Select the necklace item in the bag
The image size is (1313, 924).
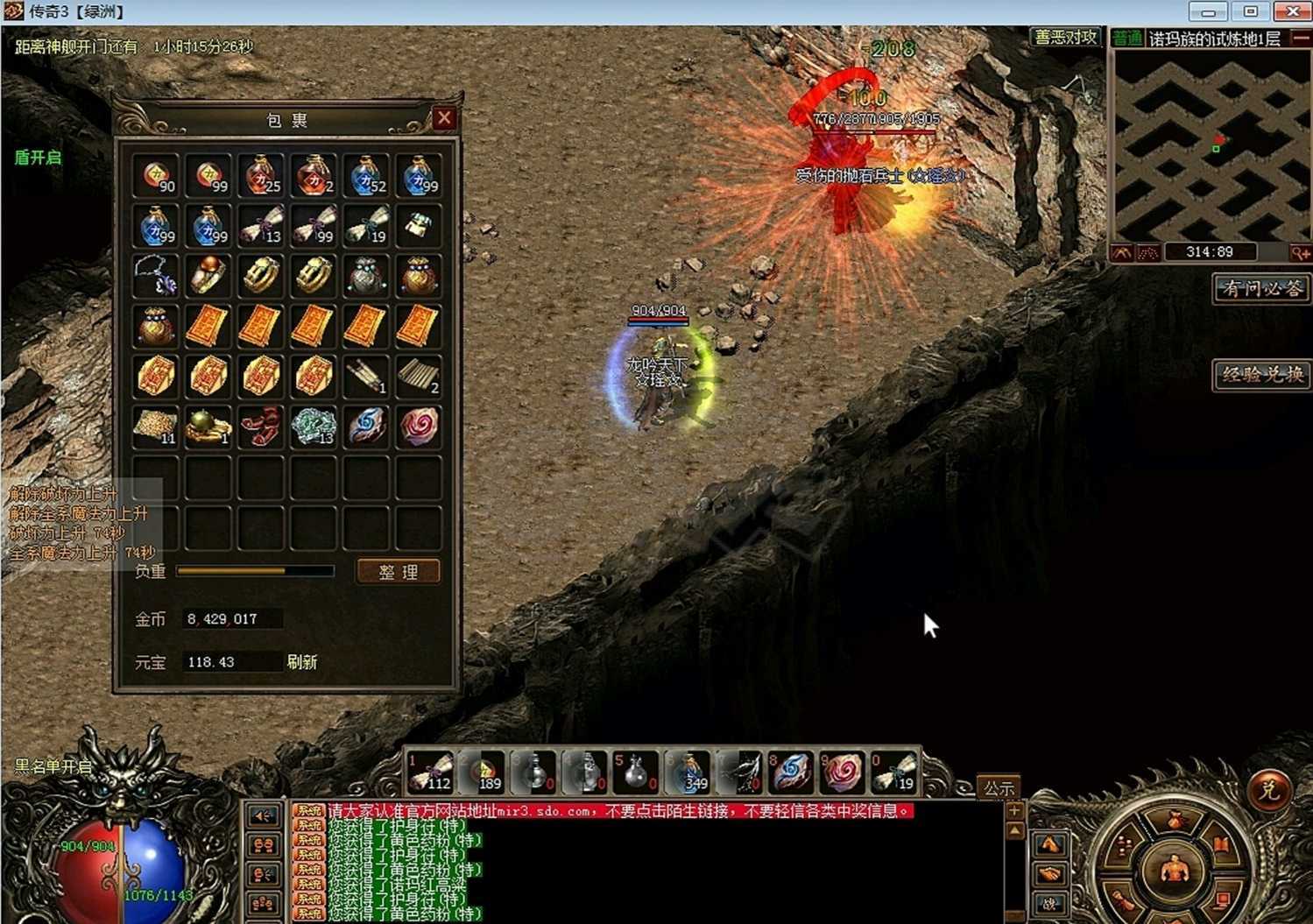coord(156,276)
